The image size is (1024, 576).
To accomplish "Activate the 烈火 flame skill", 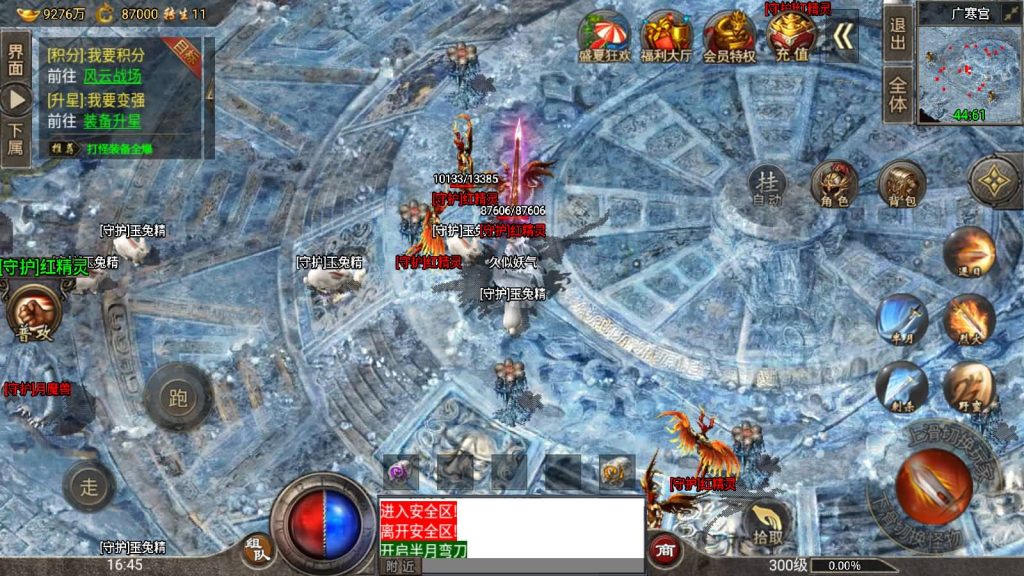I will pos(968,320).
